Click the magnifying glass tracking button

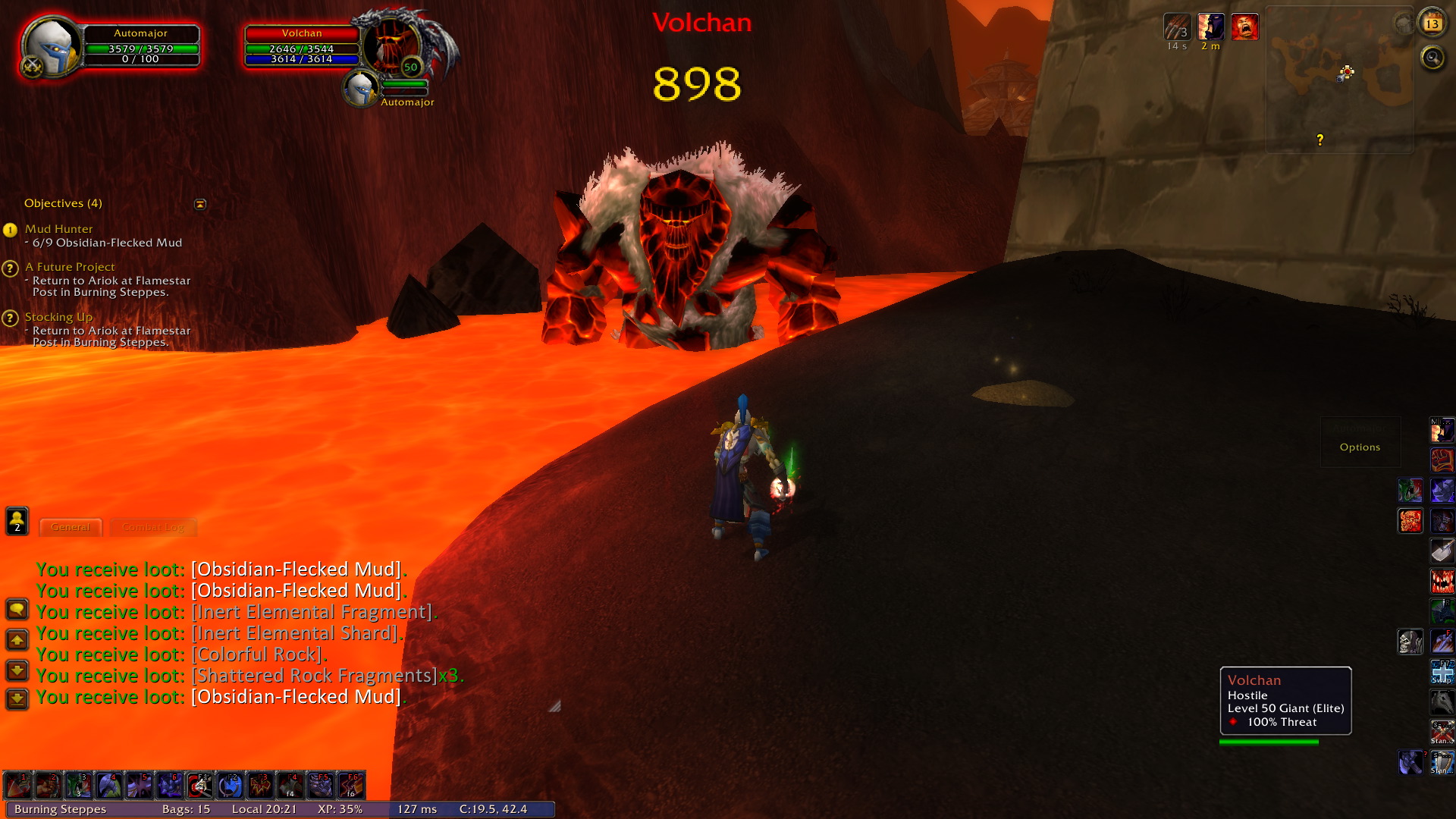[x=1432, y=58]
